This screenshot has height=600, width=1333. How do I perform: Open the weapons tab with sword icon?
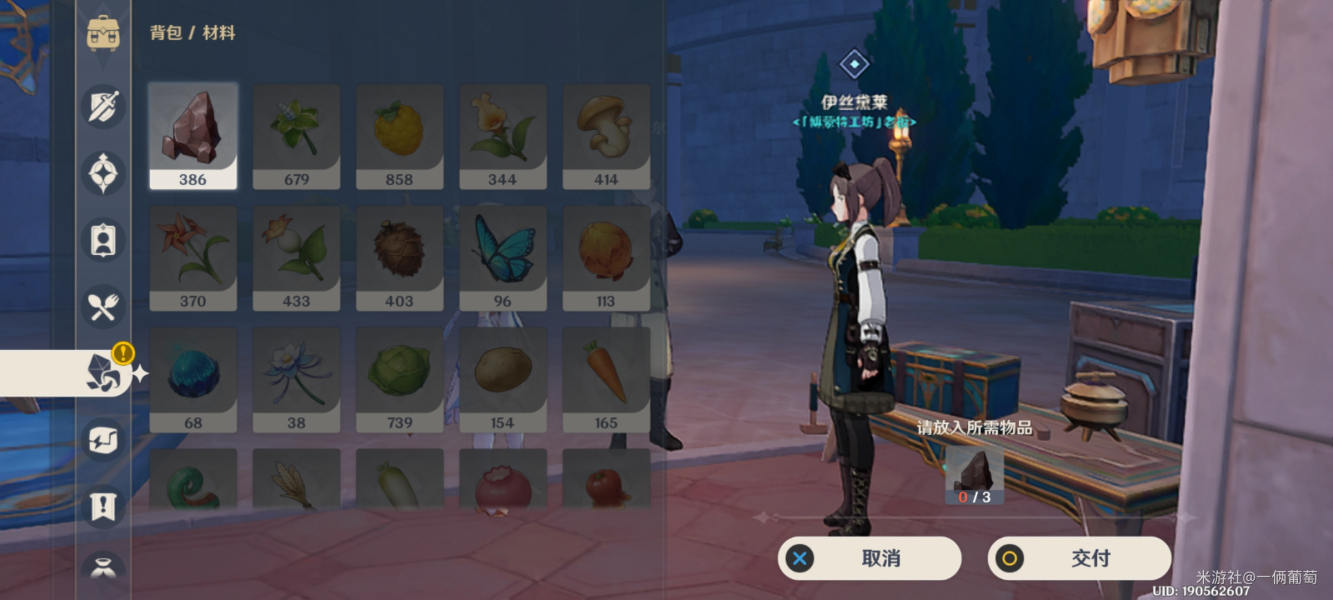click(103, 106)
